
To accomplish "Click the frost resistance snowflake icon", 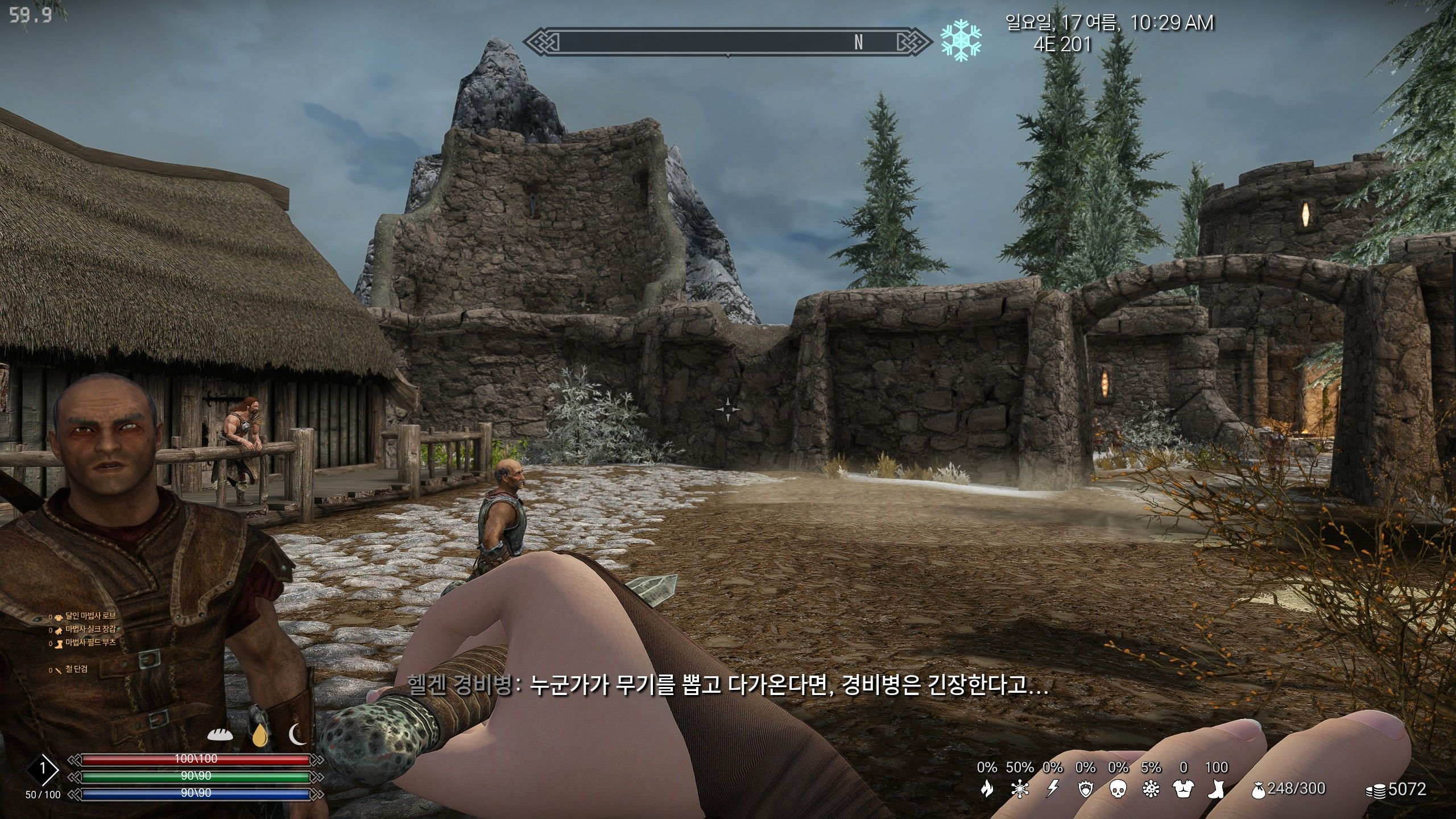I will click(x=1020, y=788).
